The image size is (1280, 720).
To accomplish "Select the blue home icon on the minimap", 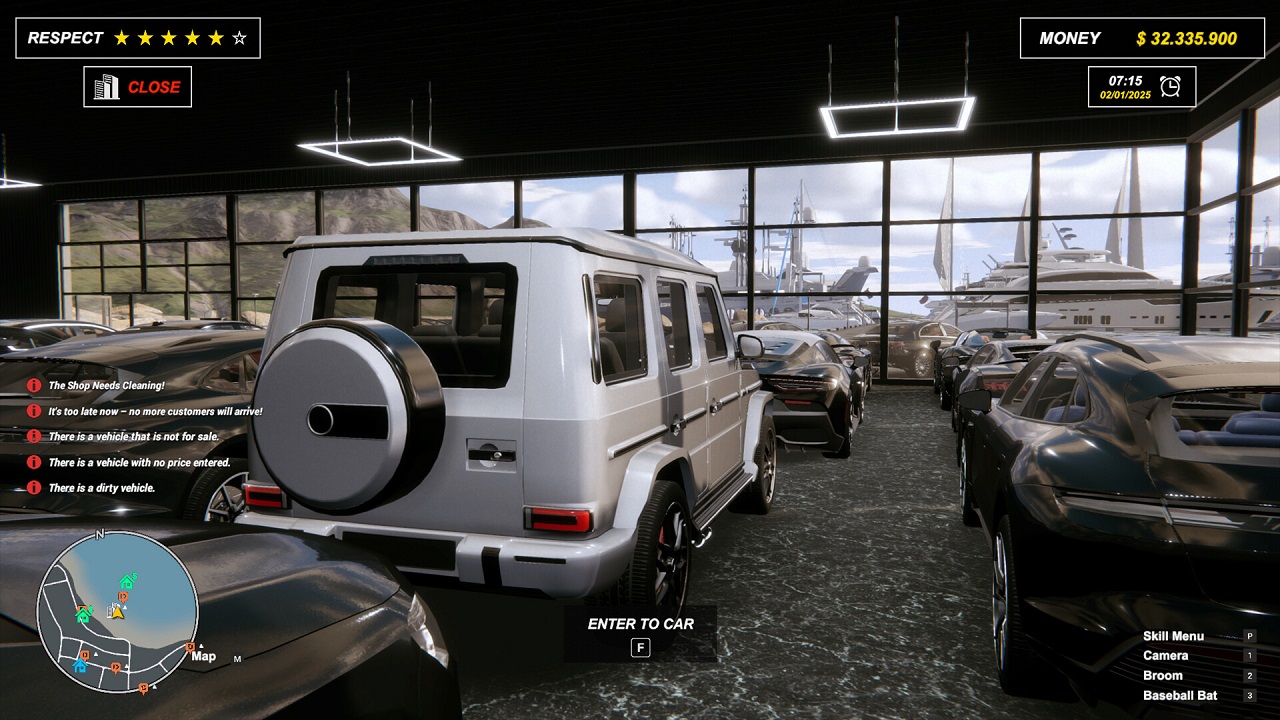I will pos(80,664).
